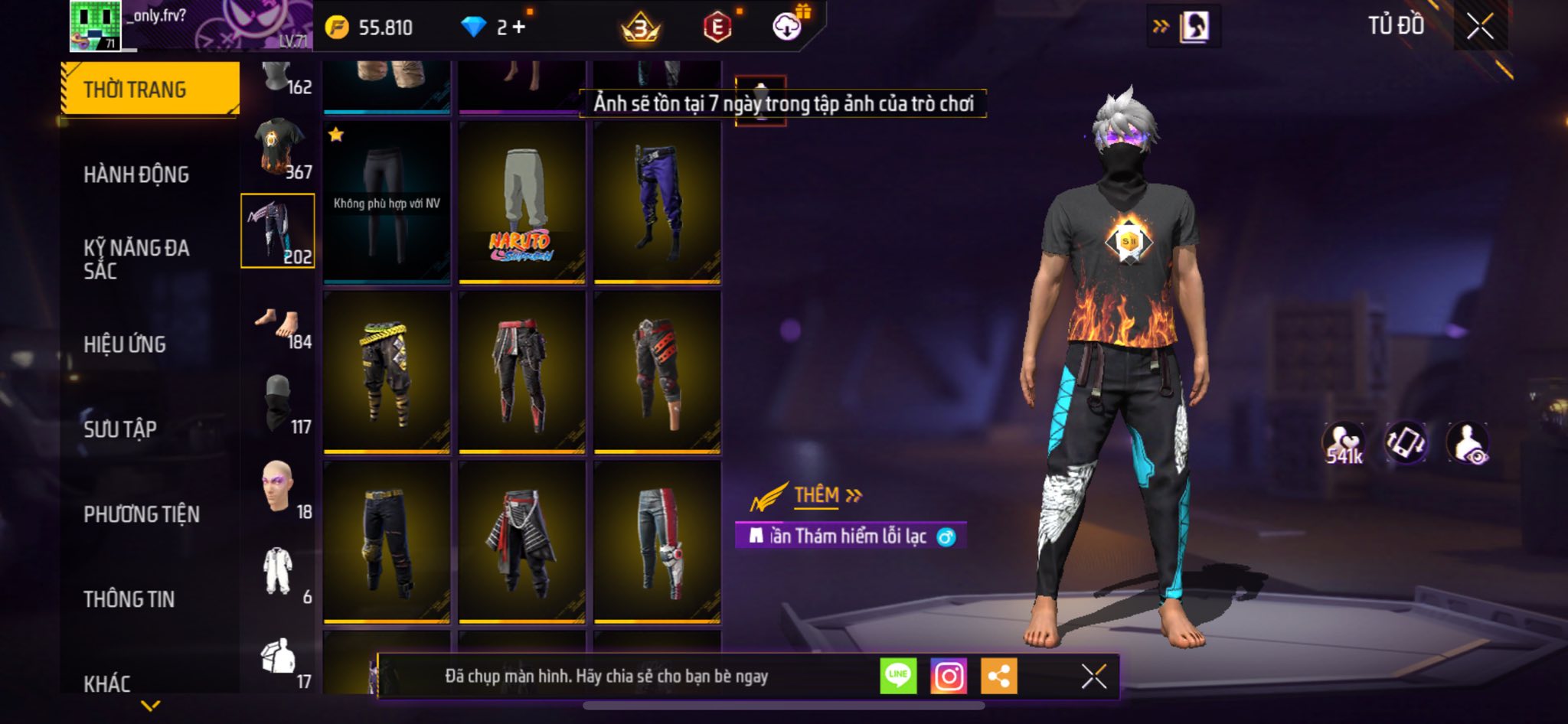Open the mask category showing 117

pyautogui.click(x=279, y=404)
